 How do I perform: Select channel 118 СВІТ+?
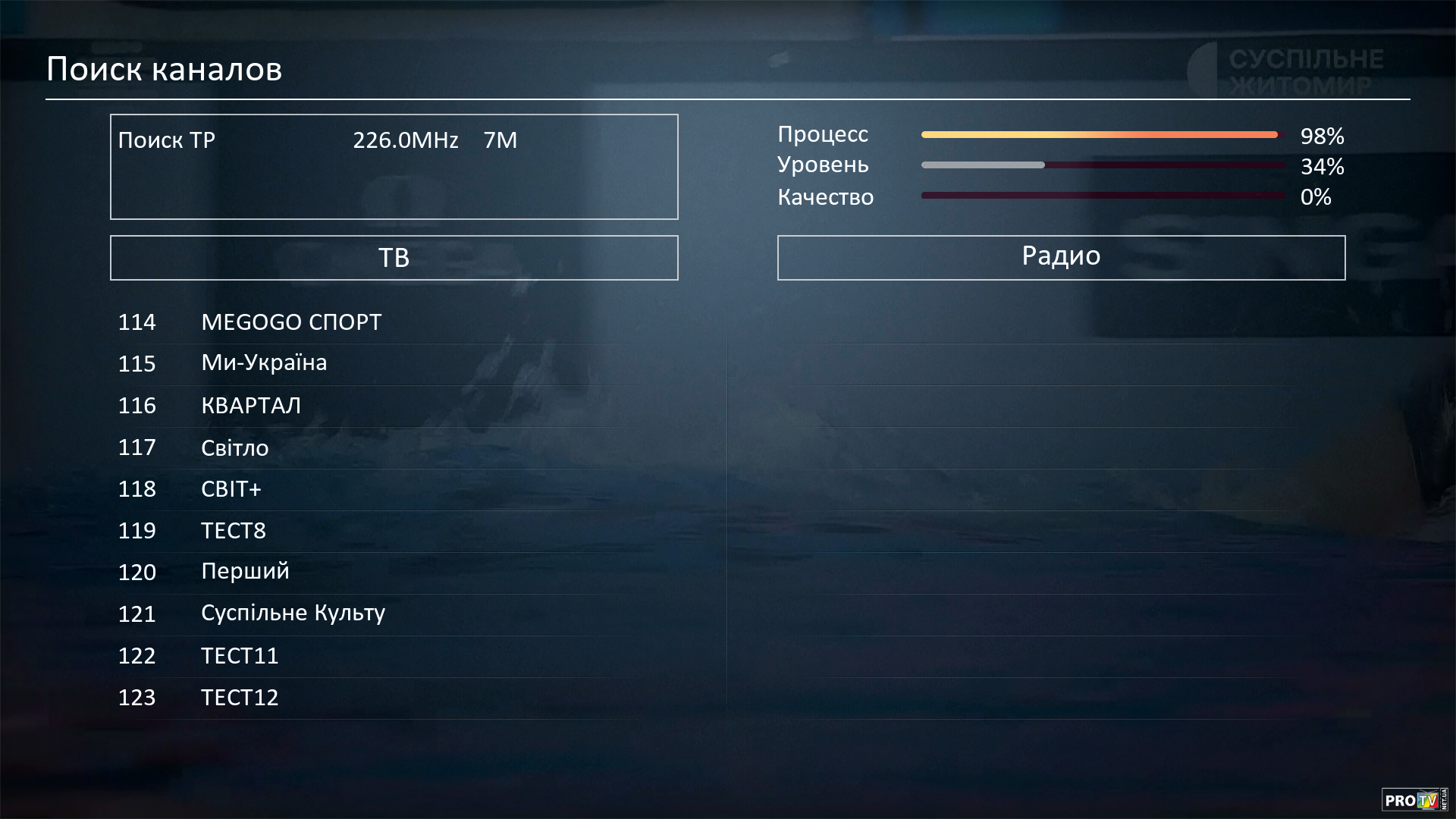[231, 489]
